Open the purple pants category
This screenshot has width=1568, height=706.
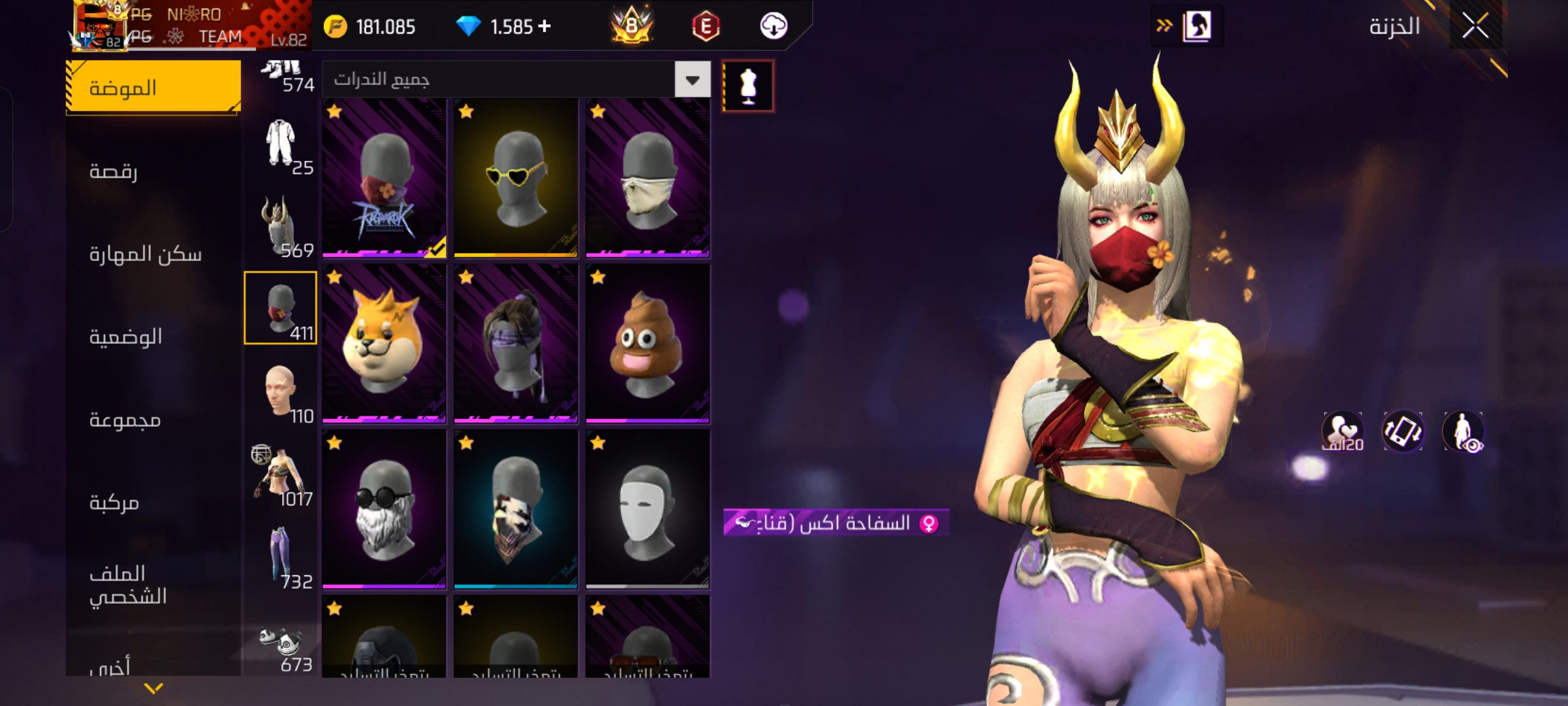tap(282, 559)
